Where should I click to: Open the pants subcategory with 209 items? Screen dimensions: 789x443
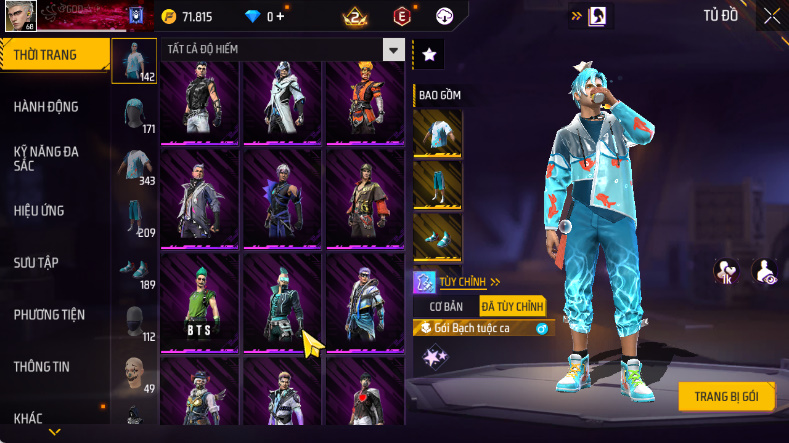coord(134,216)
